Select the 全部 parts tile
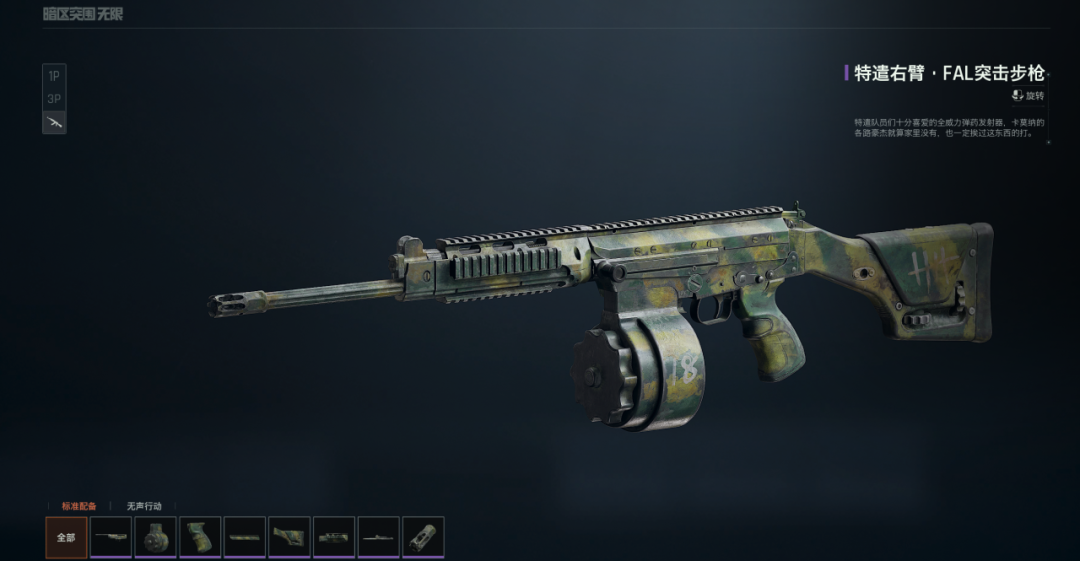This screenshot has height=561, width=1080. coord(66,537)
